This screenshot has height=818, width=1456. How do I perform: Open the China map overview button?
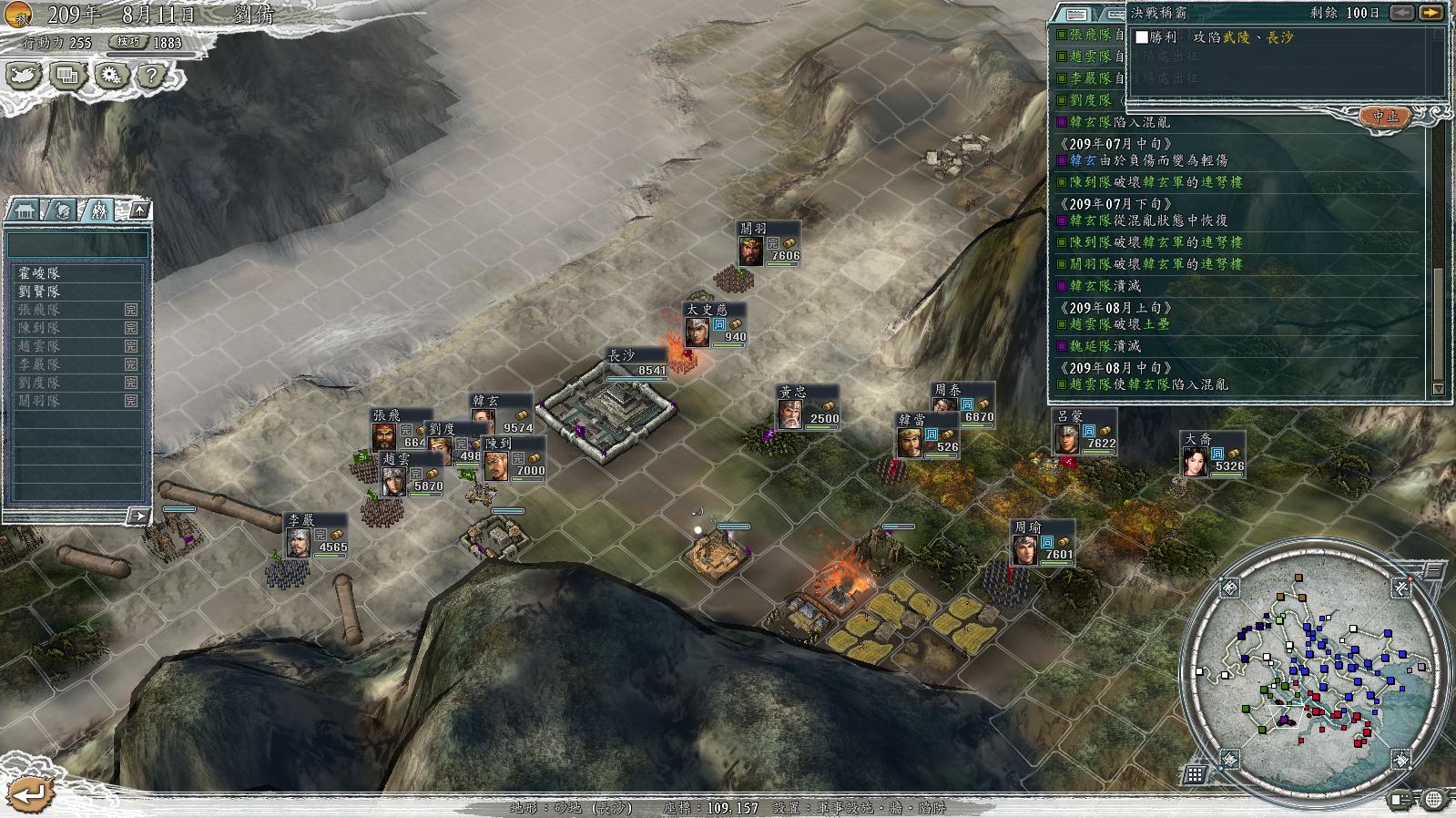pos(24,76)
